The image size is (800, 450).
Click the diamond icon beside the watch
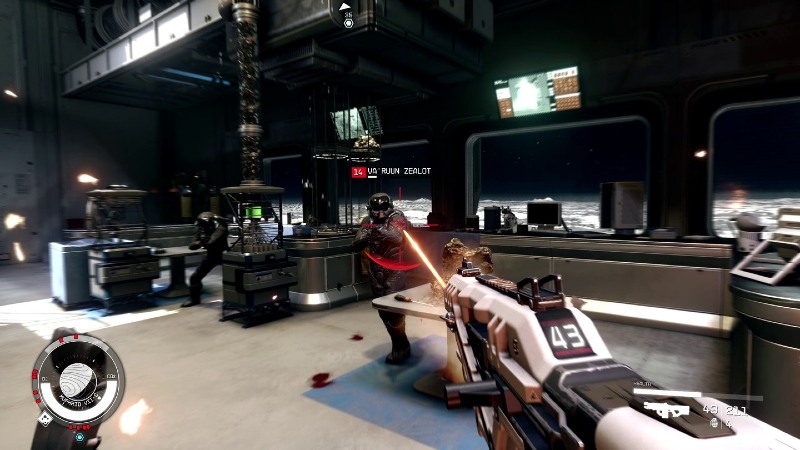[x=44, y=420]
